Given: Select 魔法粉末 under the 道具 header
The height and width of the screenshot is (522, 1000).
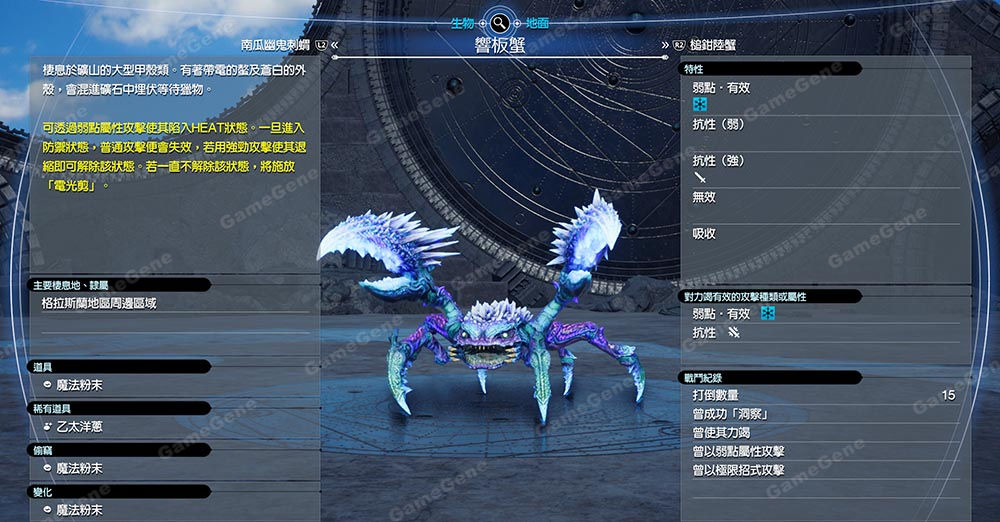Looking at the screenshot, I should click(x=79, y=385).
